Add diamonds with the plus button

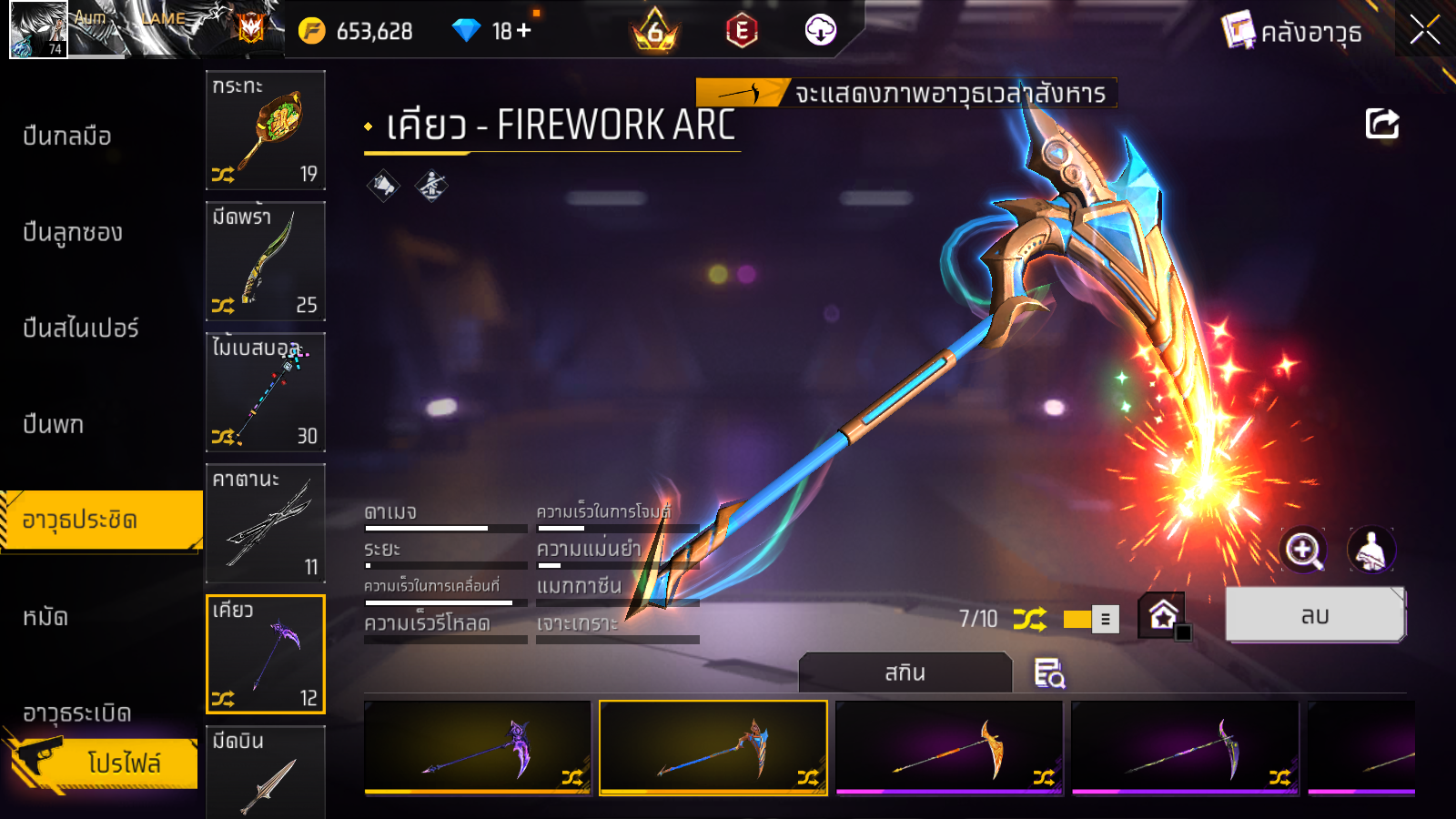[x=524, y=31]
